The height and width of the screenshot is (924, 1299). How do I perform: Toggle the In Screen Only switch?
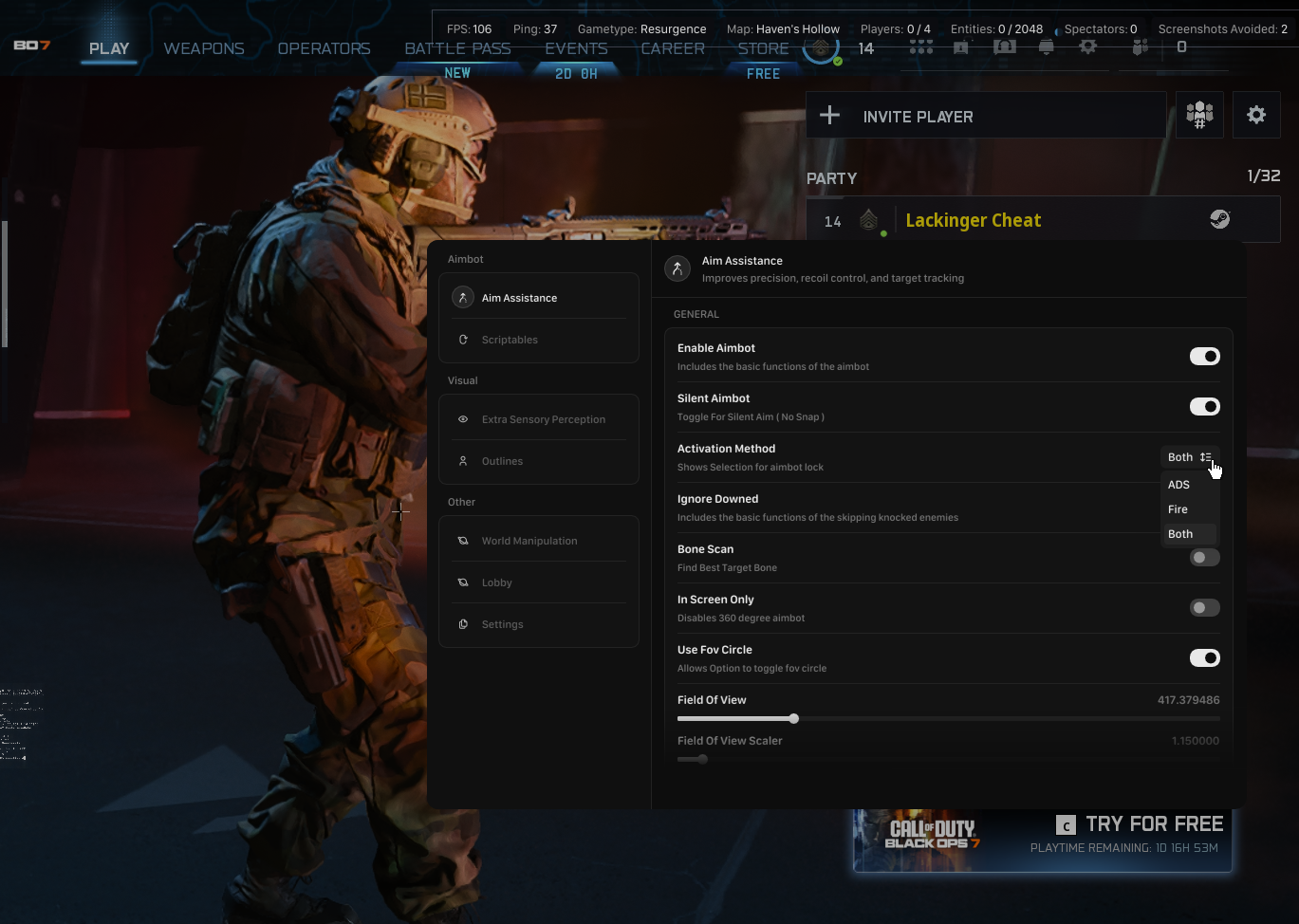coord(1204,608)
